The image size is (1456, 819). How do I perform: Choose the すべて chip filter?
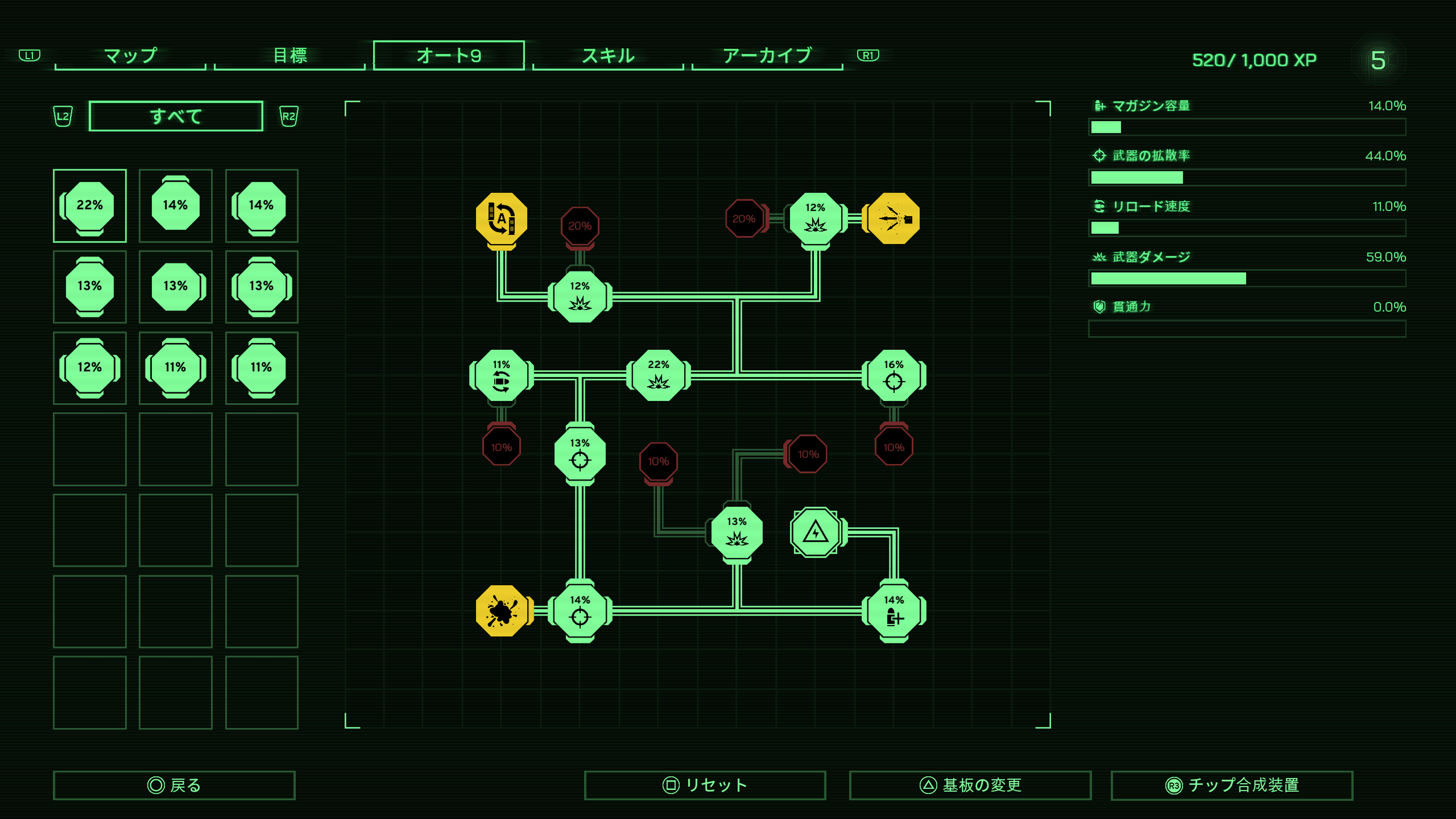click(x=176, y=116)
